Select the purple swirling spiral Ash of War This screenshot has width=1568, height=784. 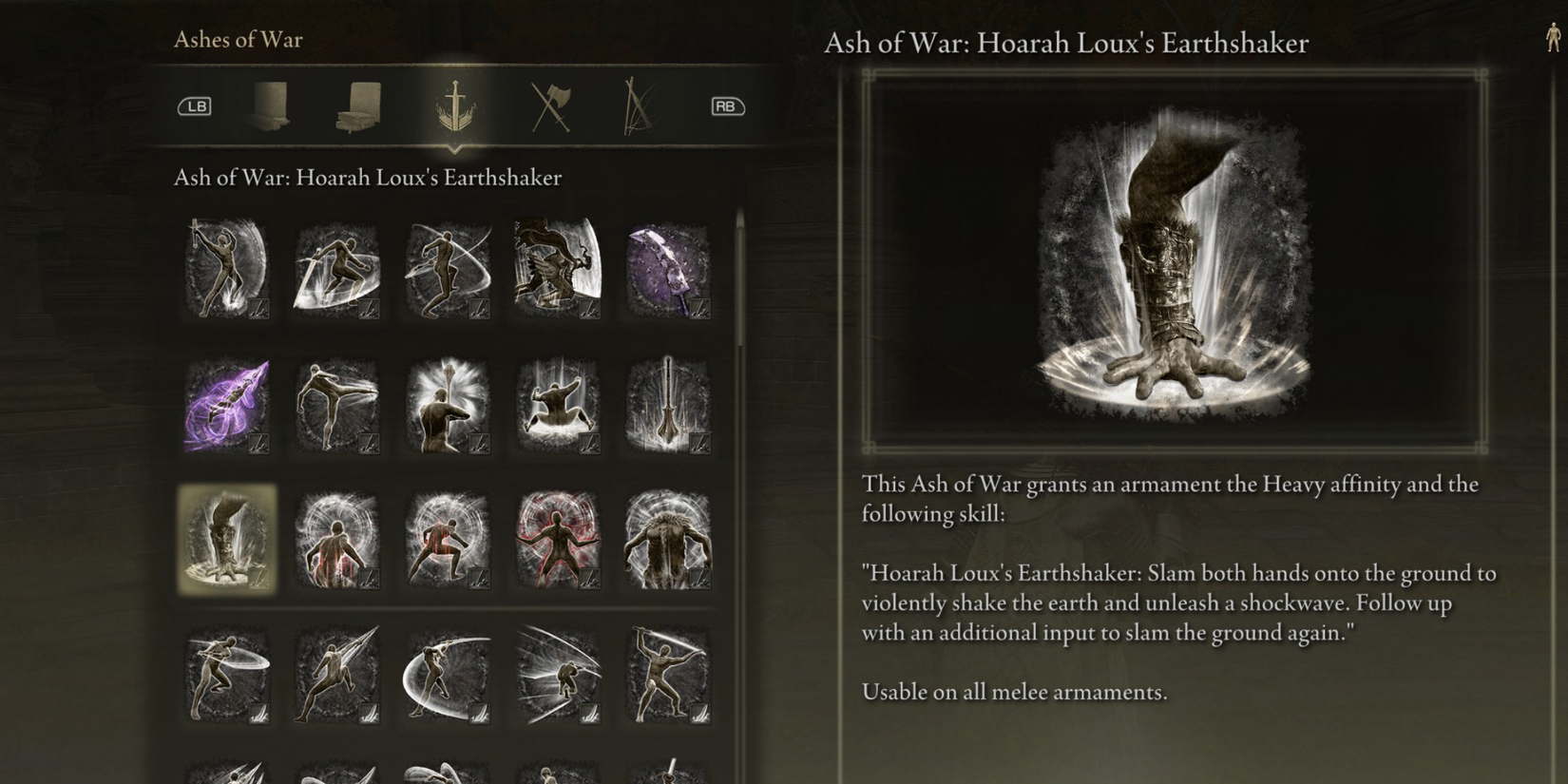[x=225, y=404]
